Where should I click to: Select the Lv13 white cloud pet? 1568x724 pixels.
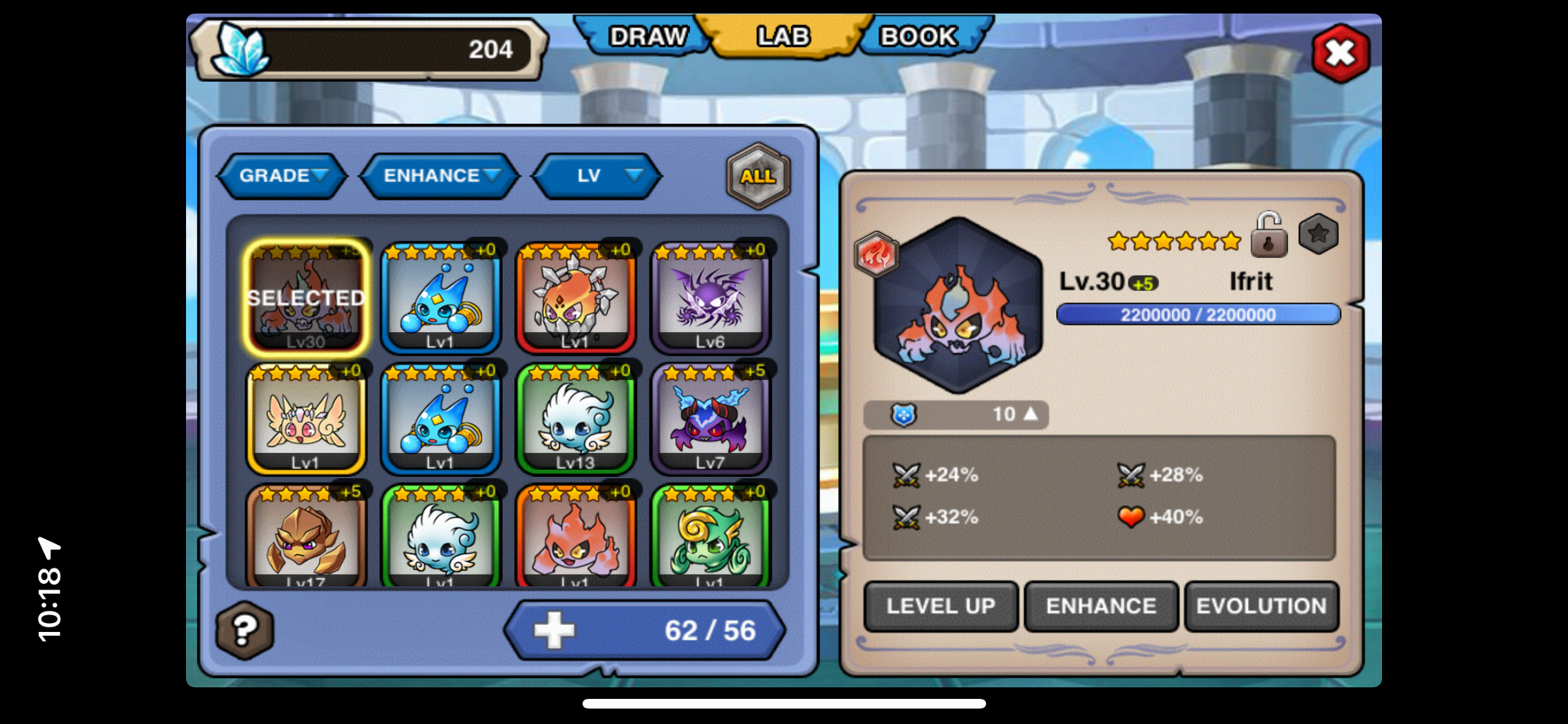pyautogui.click(x=575, y=419)
